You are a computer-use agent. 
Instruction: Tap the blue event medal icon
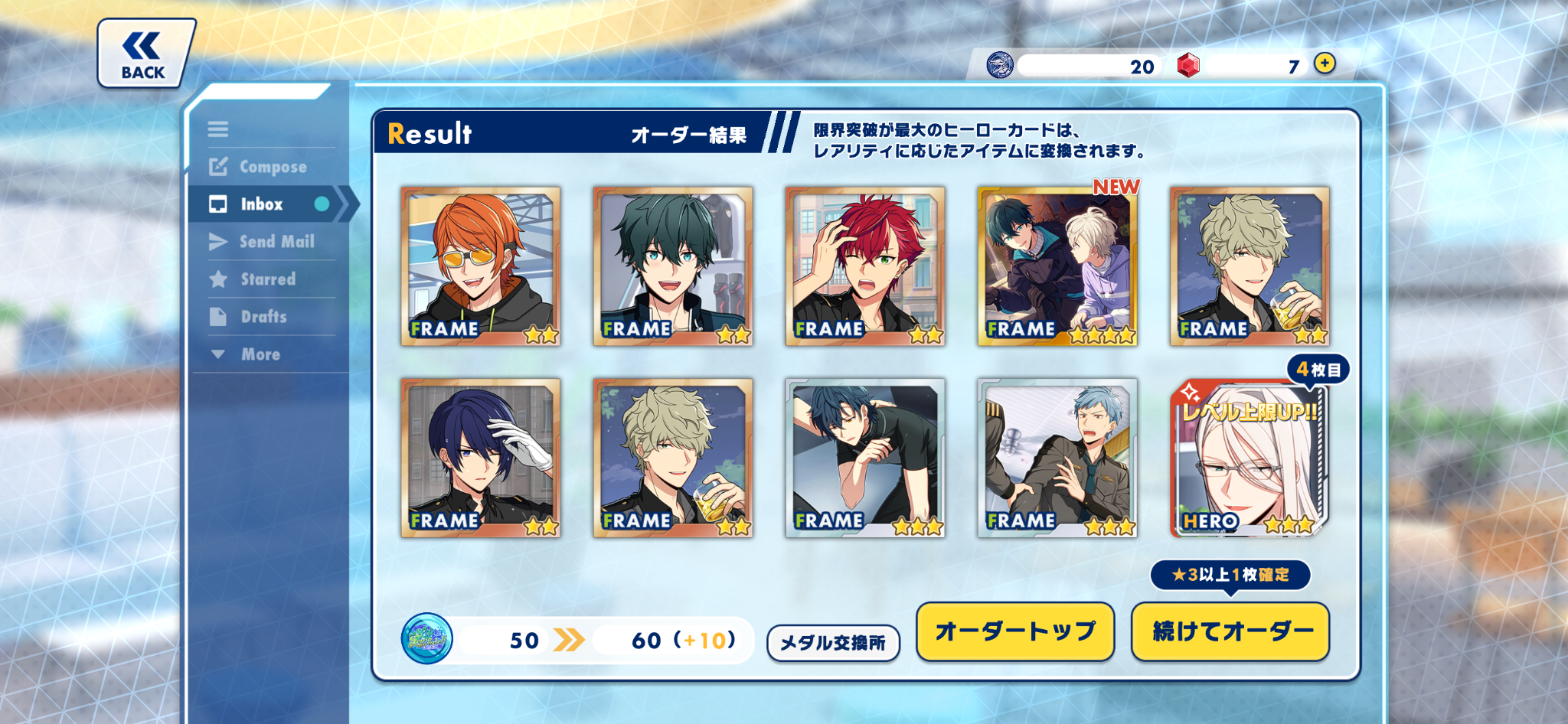point(426,638)
